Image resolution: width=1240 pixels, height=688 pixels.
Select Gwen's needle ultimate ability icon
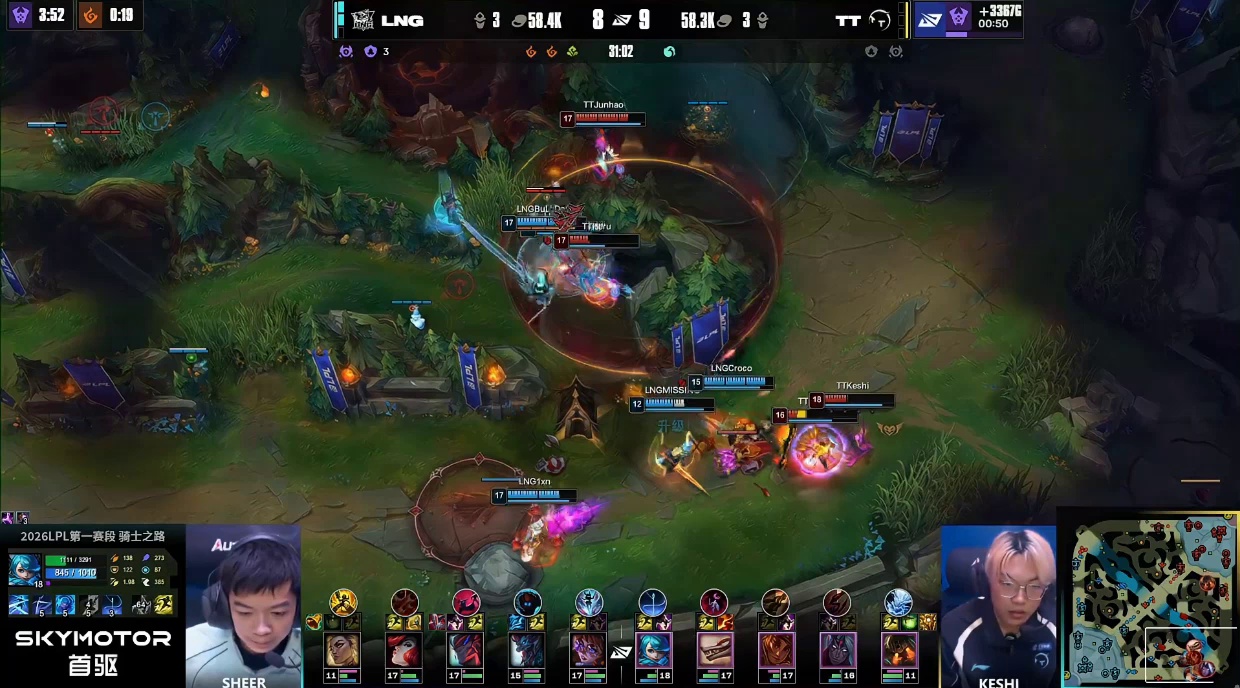[x=112, y=604]
